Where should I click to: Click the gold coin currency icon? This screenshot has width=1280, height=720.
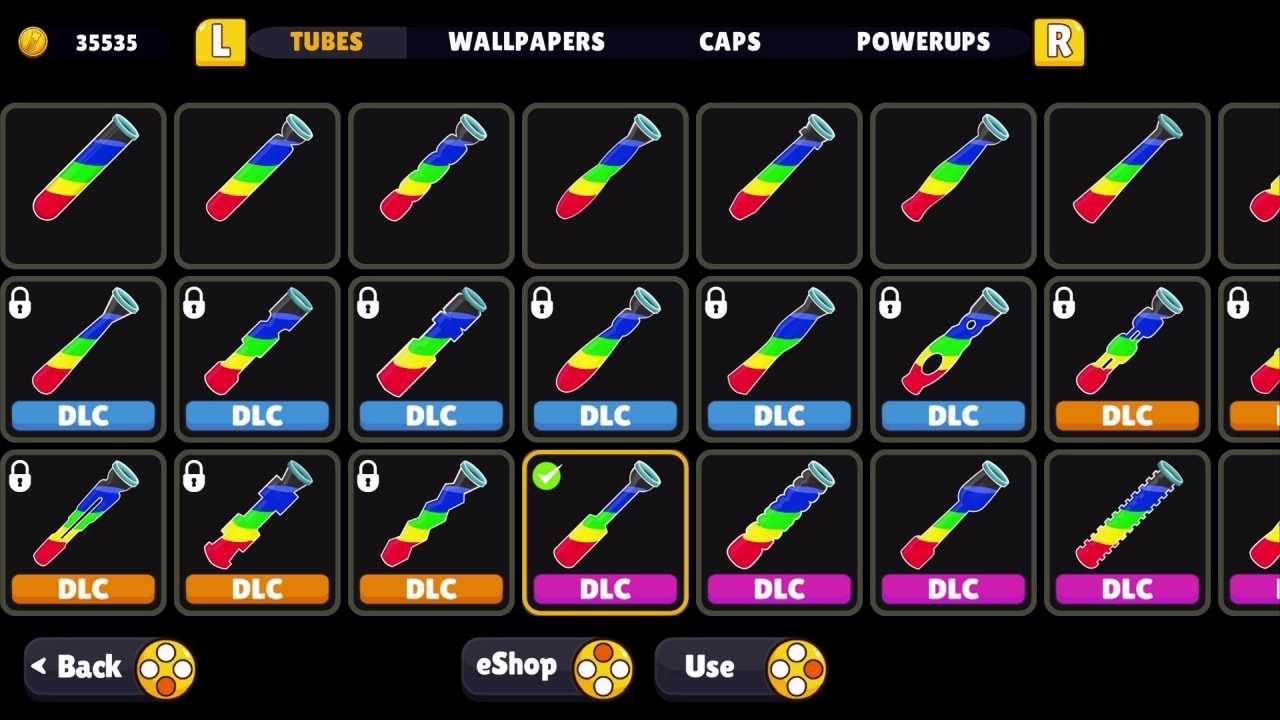[x=33, y=42]
